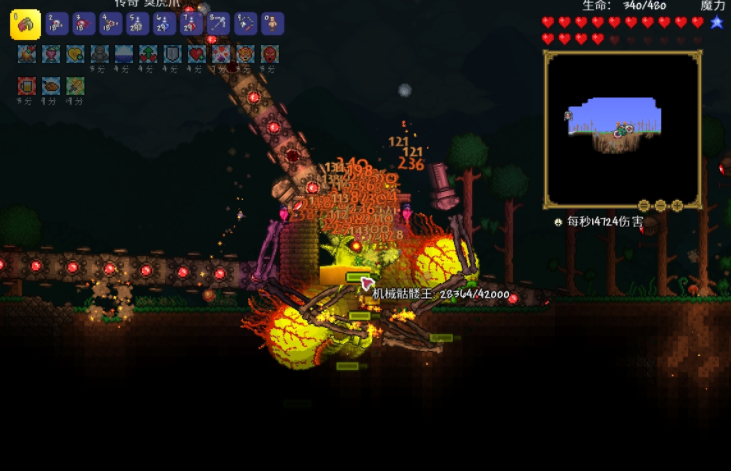Switch to the item in hotbar slot 5
This screenshot has height=471, width=731.
coord(138,24)
